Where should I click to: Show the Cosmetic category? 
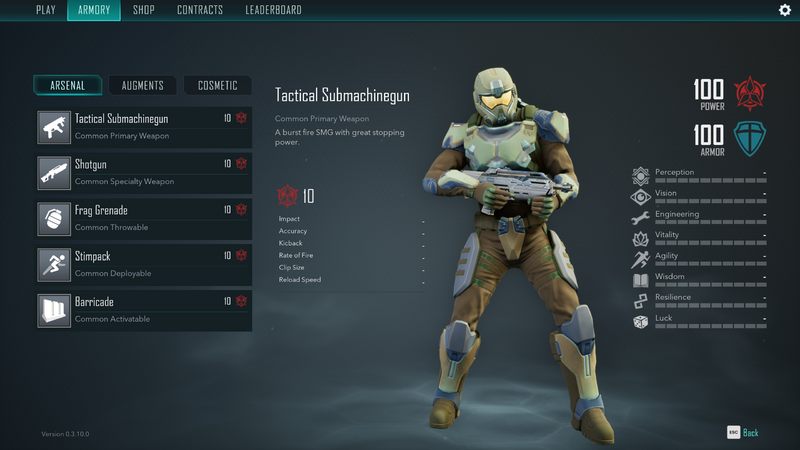click(217, 86)
